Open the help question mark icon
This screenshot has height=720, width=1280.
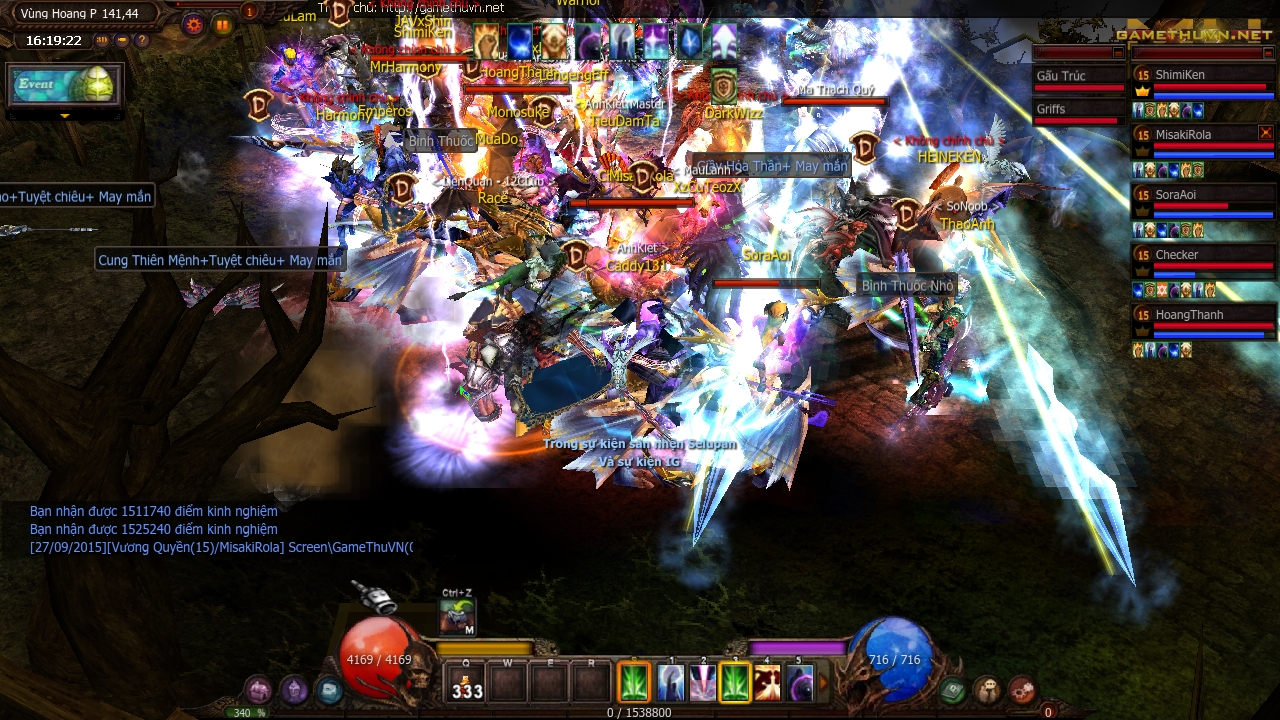click(142, 40)
